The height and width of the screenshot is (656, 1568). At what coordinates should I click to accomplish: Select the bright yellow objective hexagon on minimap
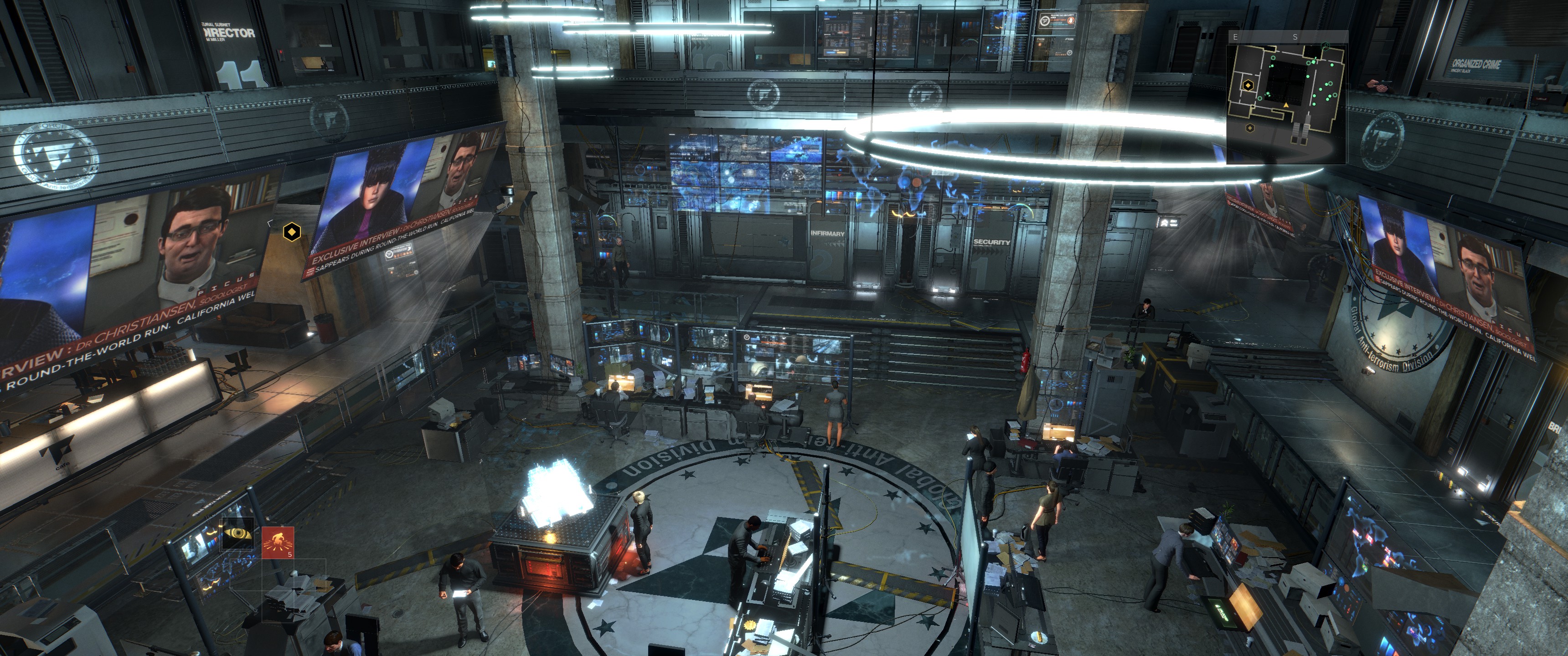pos(1248,85)
